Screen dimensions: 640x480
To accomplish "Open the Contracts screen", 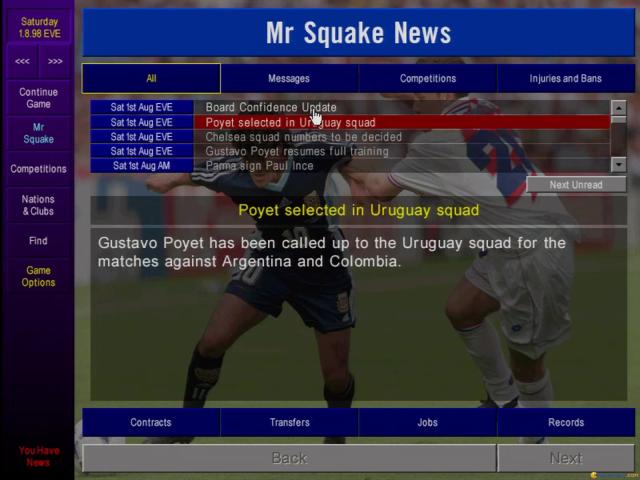I will click(x=151, y=422).
